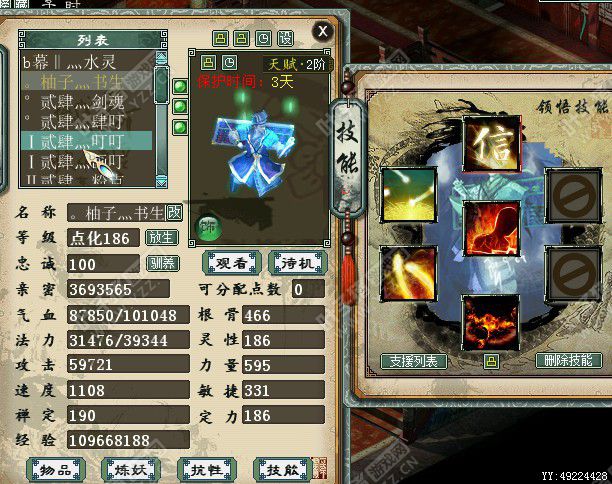Pick the 贰肆灬剑魂 pet row
The width and height of the screenshot is (612, 484).
point(84,102)
